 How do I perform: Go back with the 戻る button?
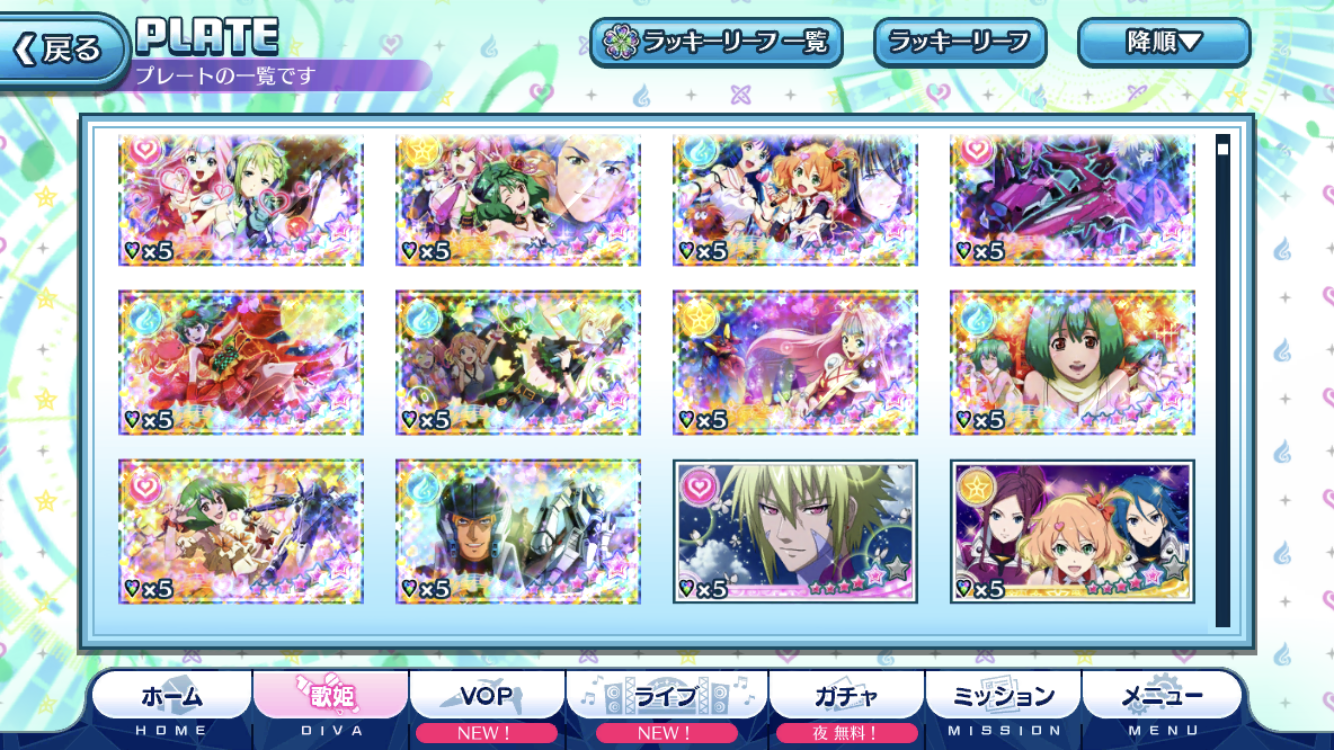click(62, 49)
